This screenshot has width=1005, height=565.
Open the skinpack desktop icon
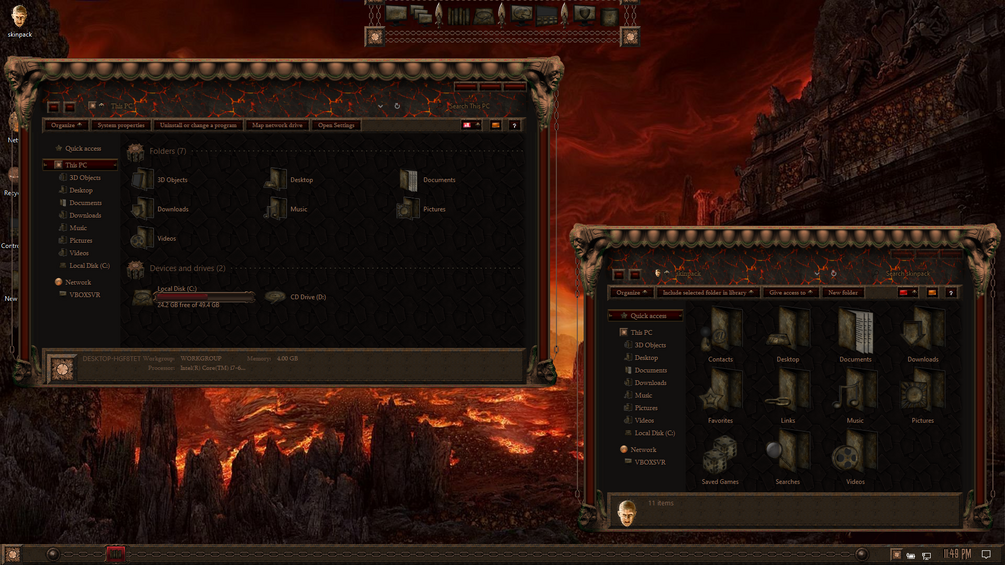(x=19, y=17)
